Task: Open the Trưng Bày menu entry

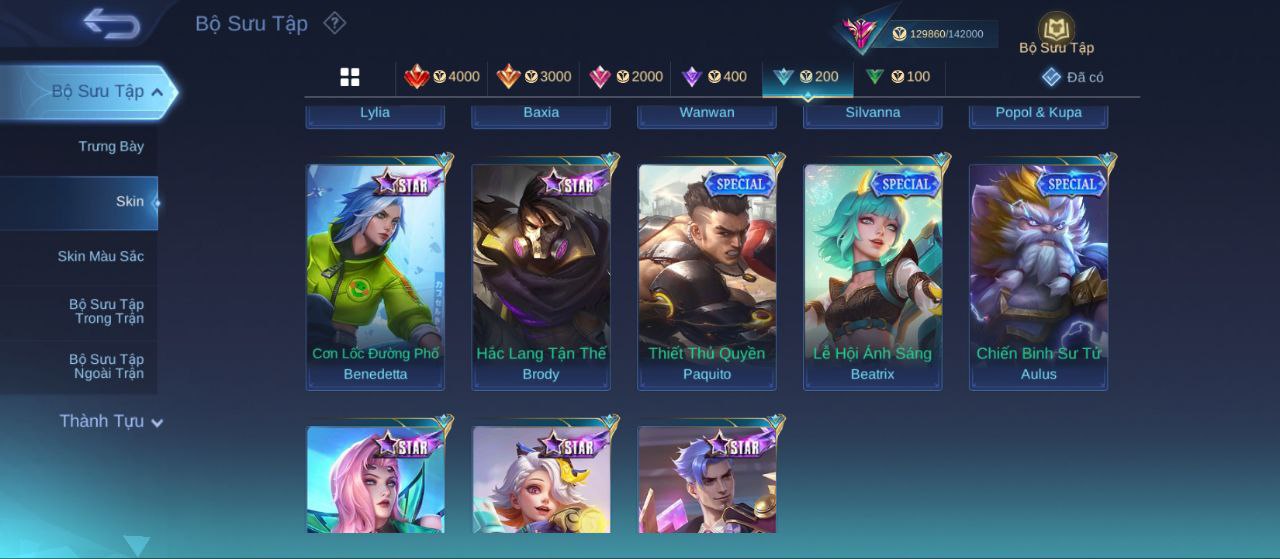Action: 111,147
